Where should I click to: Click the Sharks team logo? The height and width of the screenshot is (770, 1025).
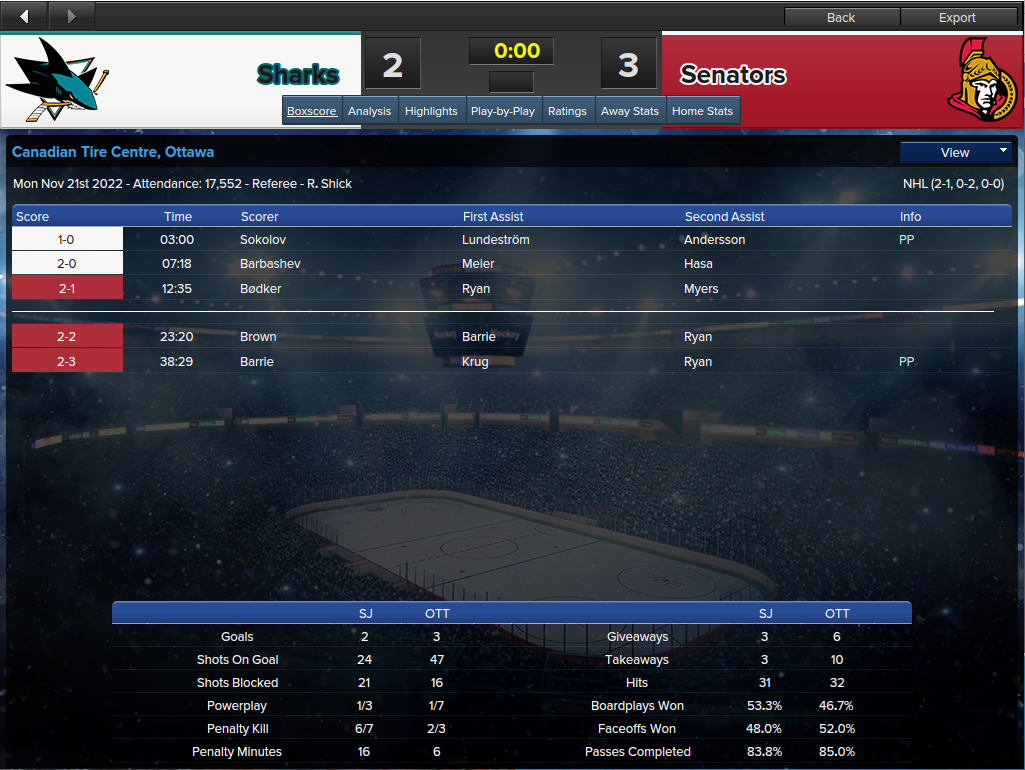[58, 80]
